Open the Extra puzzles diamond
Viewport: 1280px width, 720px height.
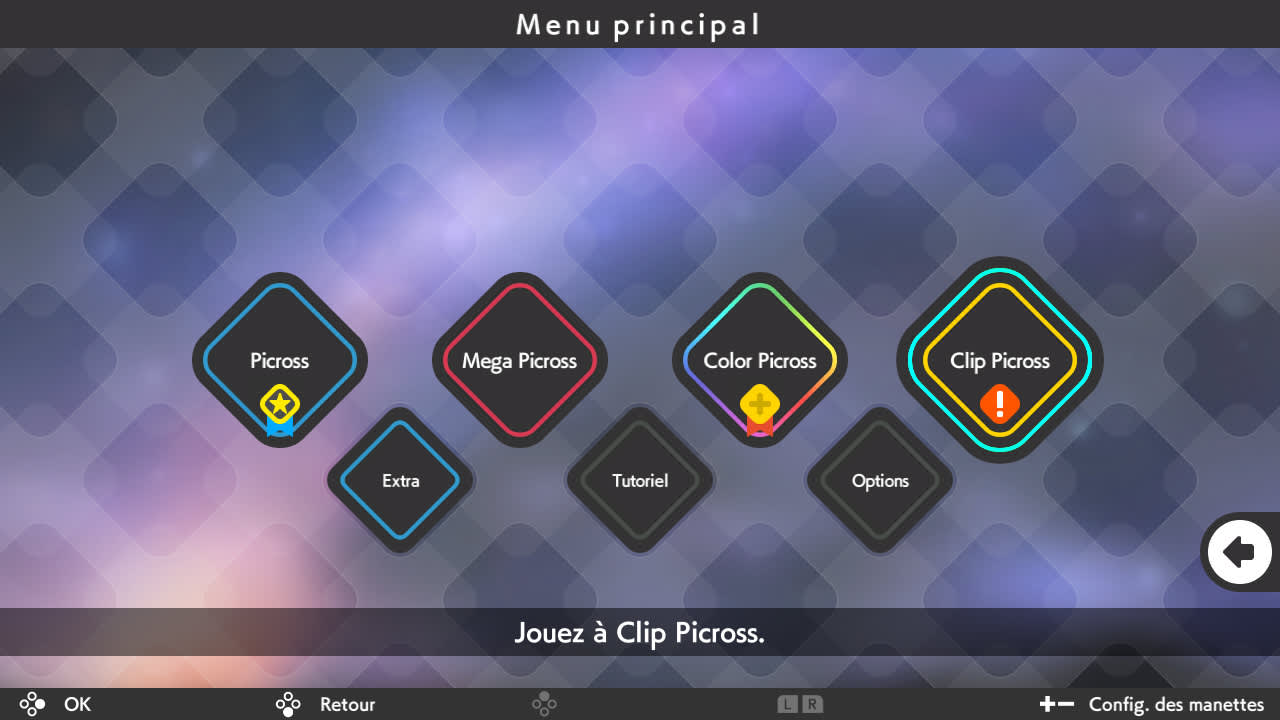tap(400, 481)
